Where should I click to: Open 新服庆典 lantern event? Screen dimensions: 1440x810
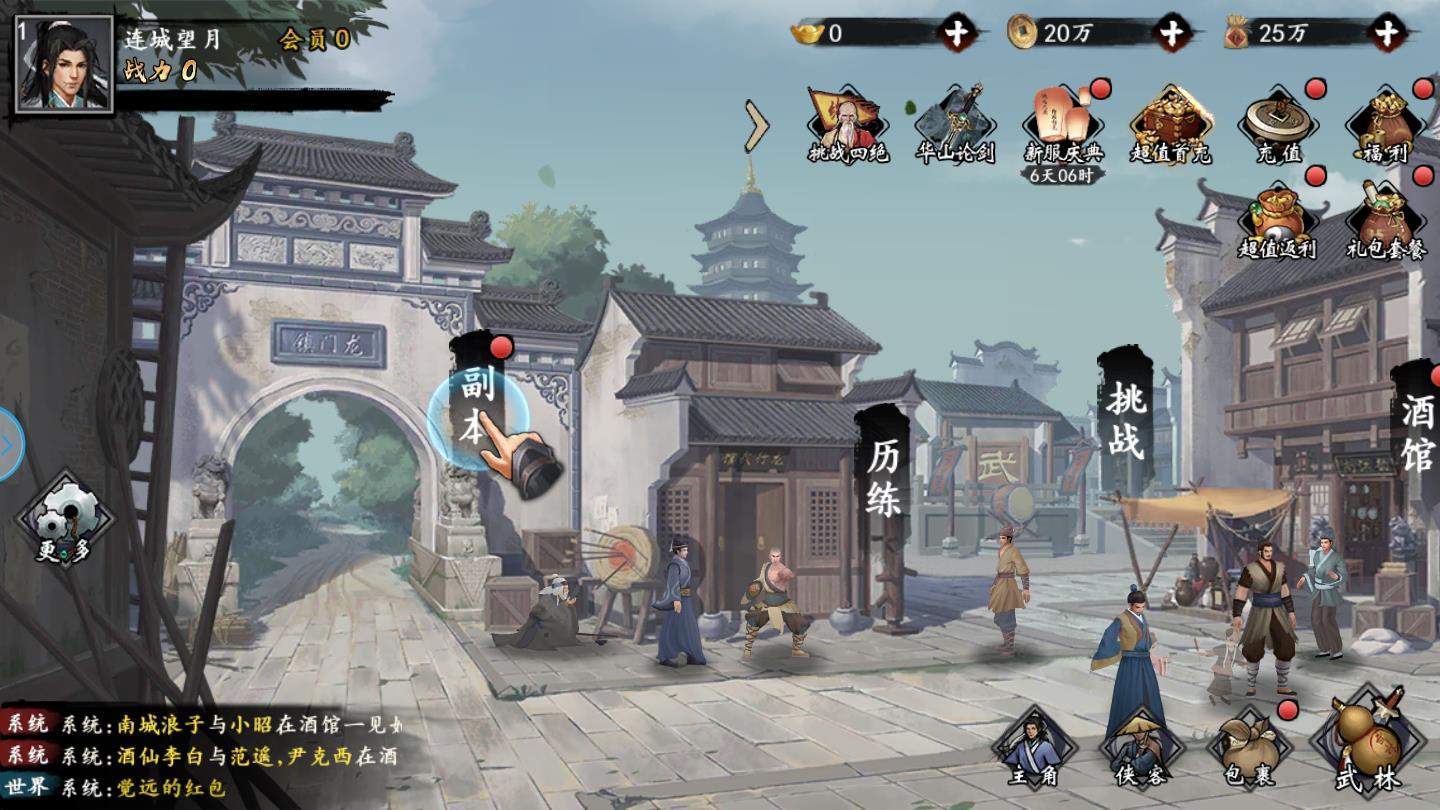(x=1064, y=125)
